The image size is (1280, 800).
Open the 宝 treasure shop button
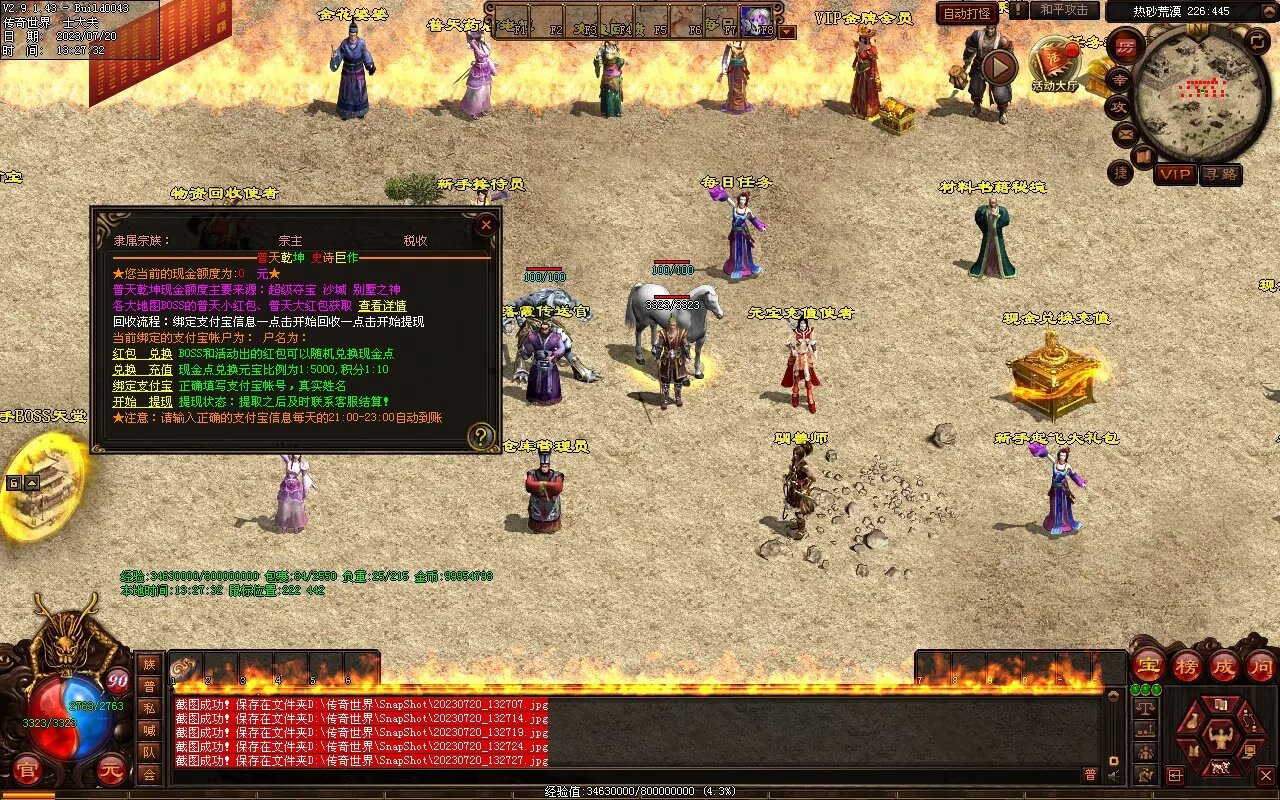tap(1148, 665)
